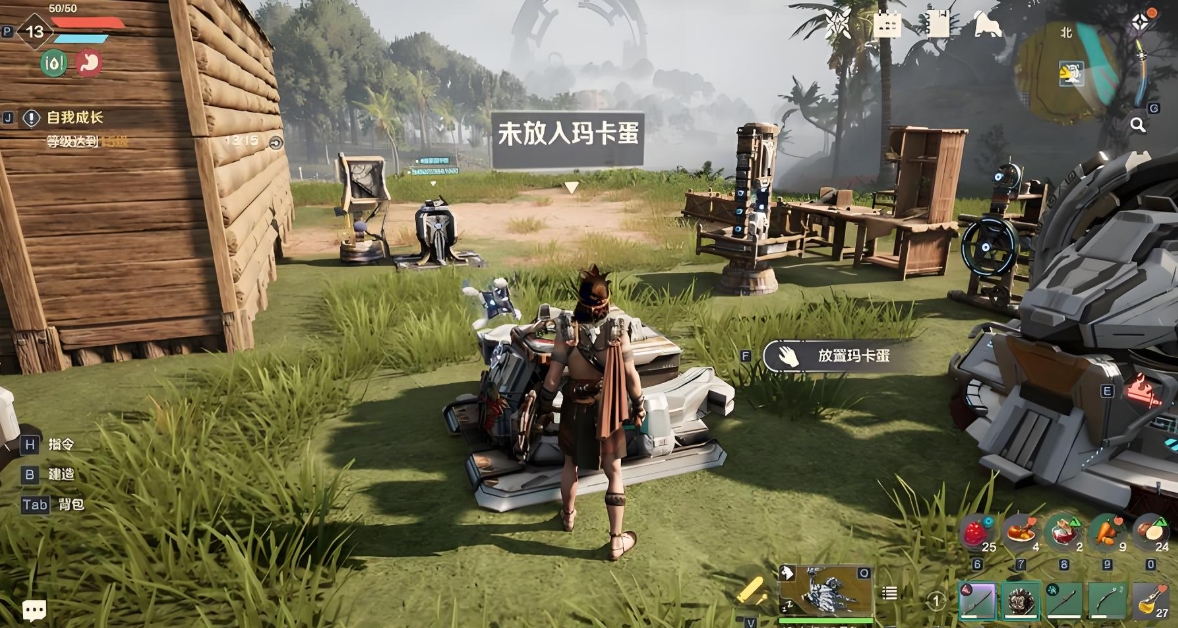Select the red berries food slot

click(x=977, y=532)
